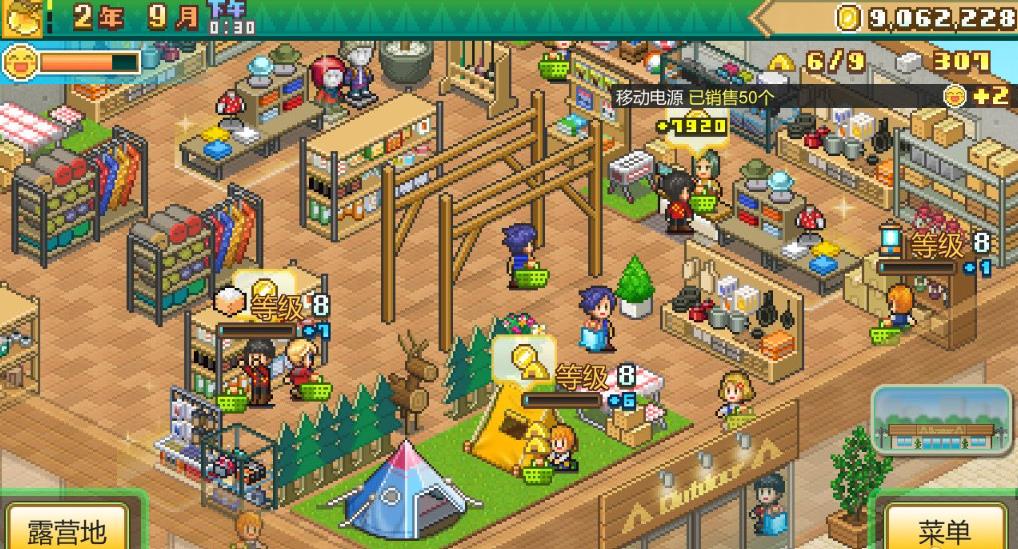Open the 菜单 menu button

coord(945,528)
